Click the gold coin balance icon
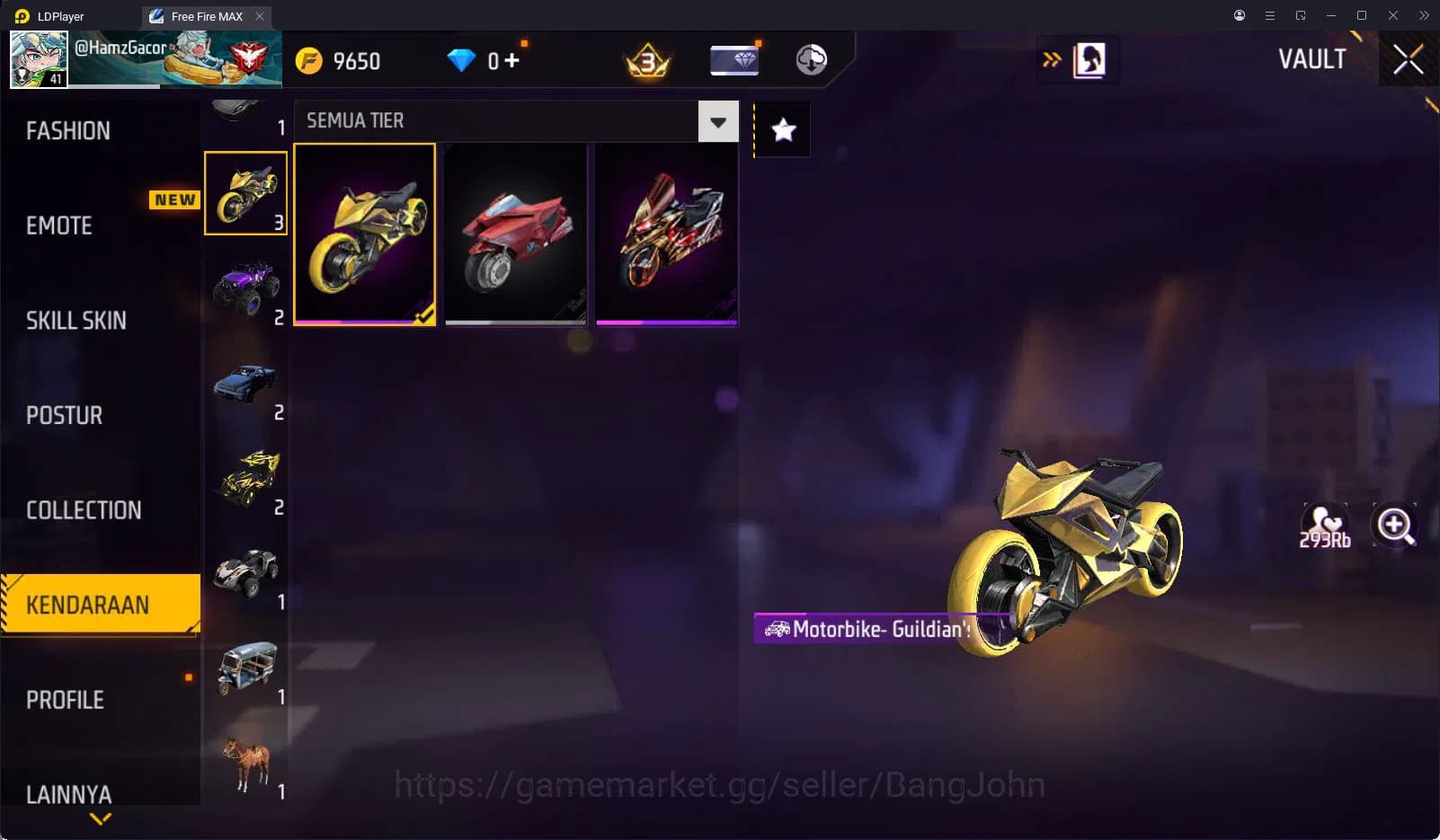 (x=310, y=60)
